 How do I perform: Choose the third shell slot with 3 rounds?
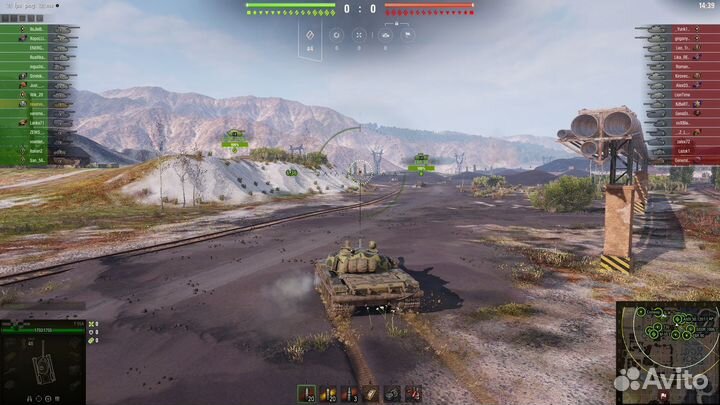pyautogui.click(x=350, y=392)
